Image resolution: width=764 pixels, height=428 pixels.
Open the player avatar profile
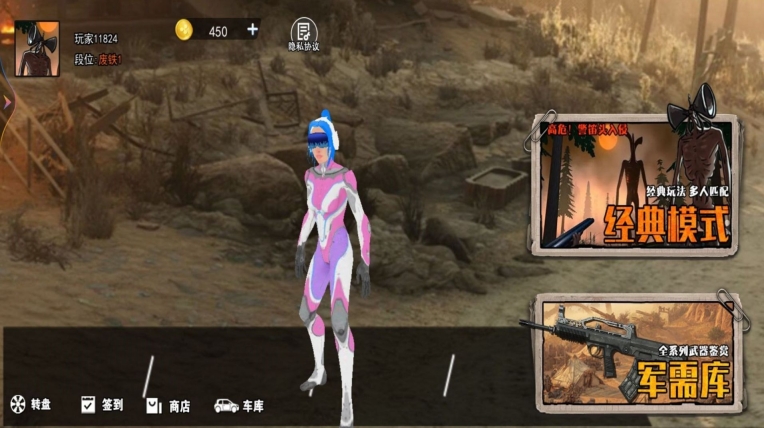tap(36, 48)
